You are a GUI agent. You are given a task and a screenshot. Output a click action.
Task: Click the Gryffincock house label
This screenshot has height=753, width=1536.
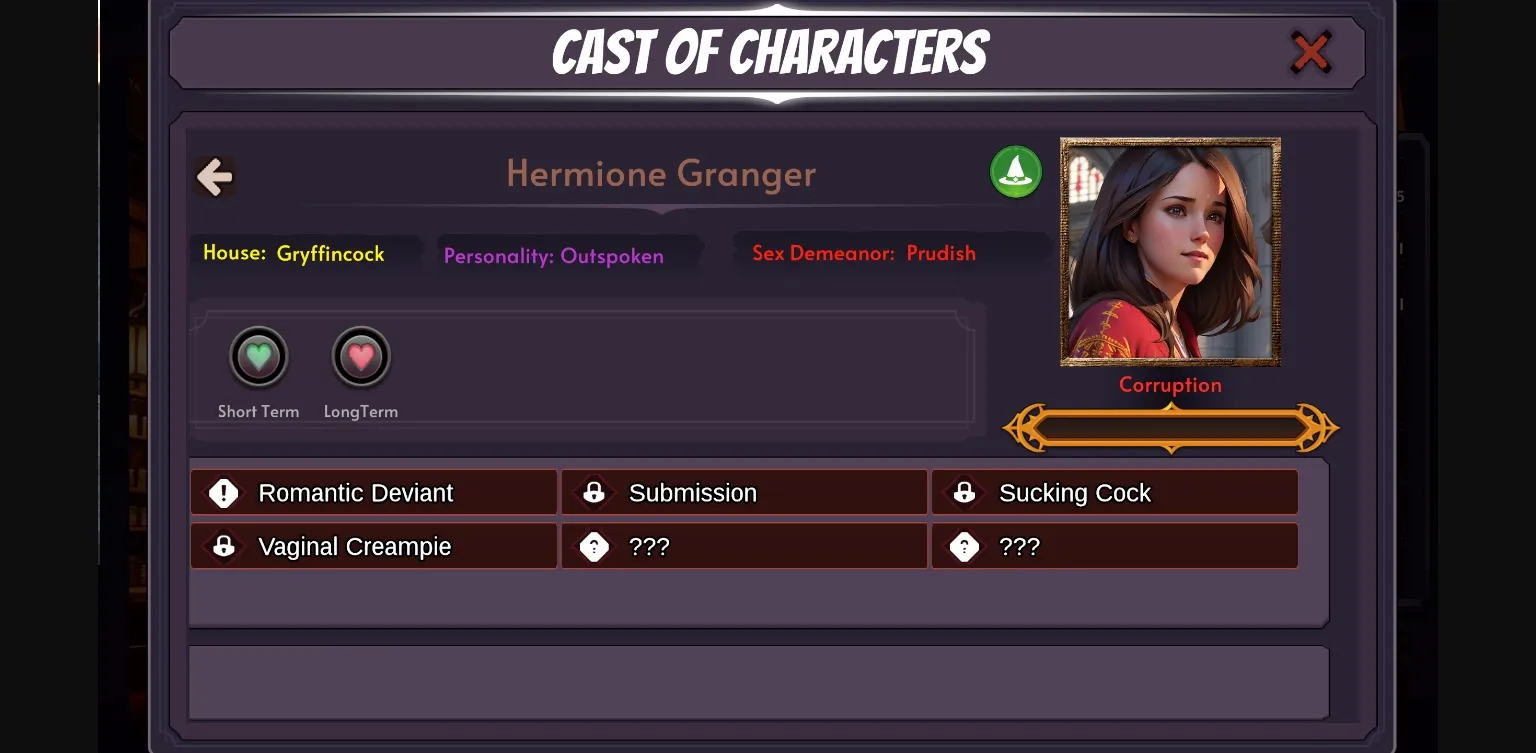(307, 253)
